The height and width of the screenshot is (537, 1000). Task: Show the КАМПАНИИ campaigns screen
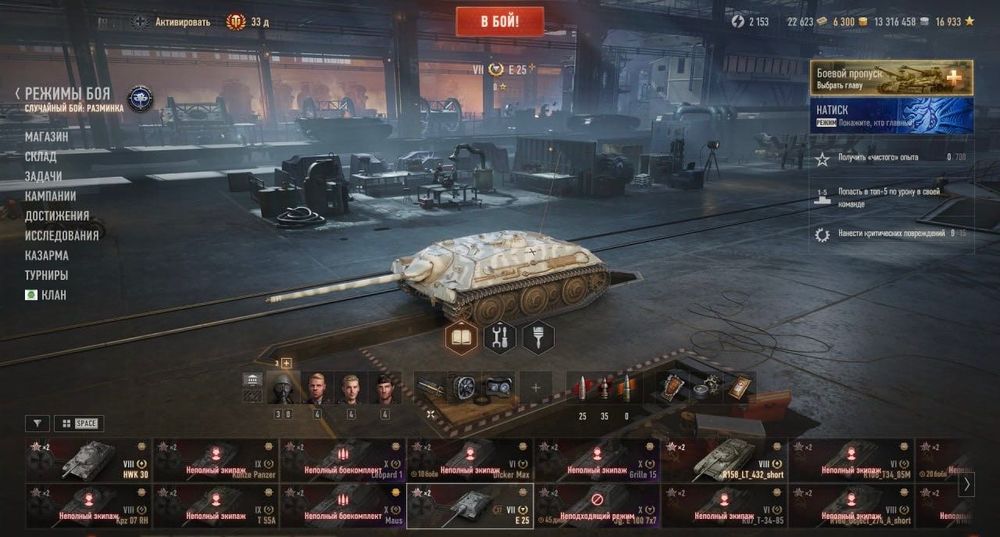pos(50,196)
